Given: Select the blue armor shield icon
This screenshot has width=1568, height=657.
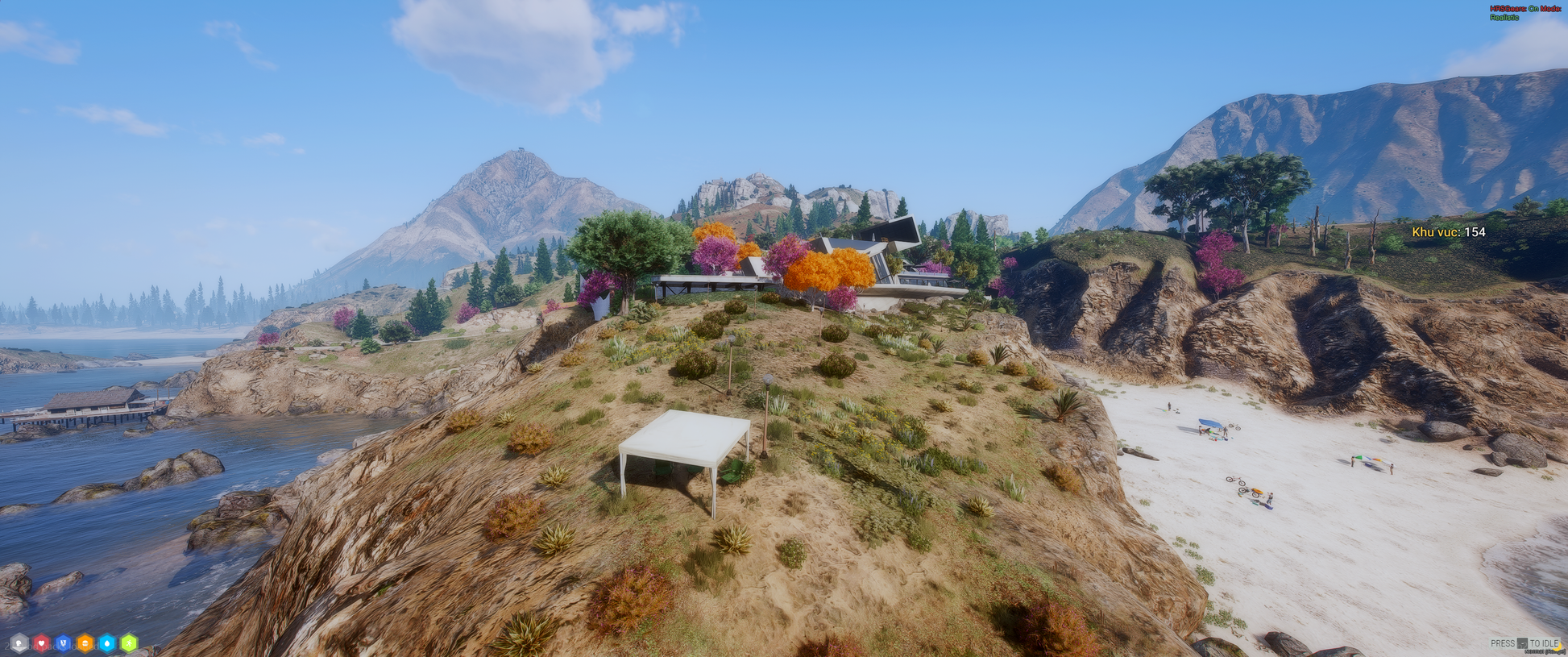Looking at the screenshot, I should coord(63,643).
